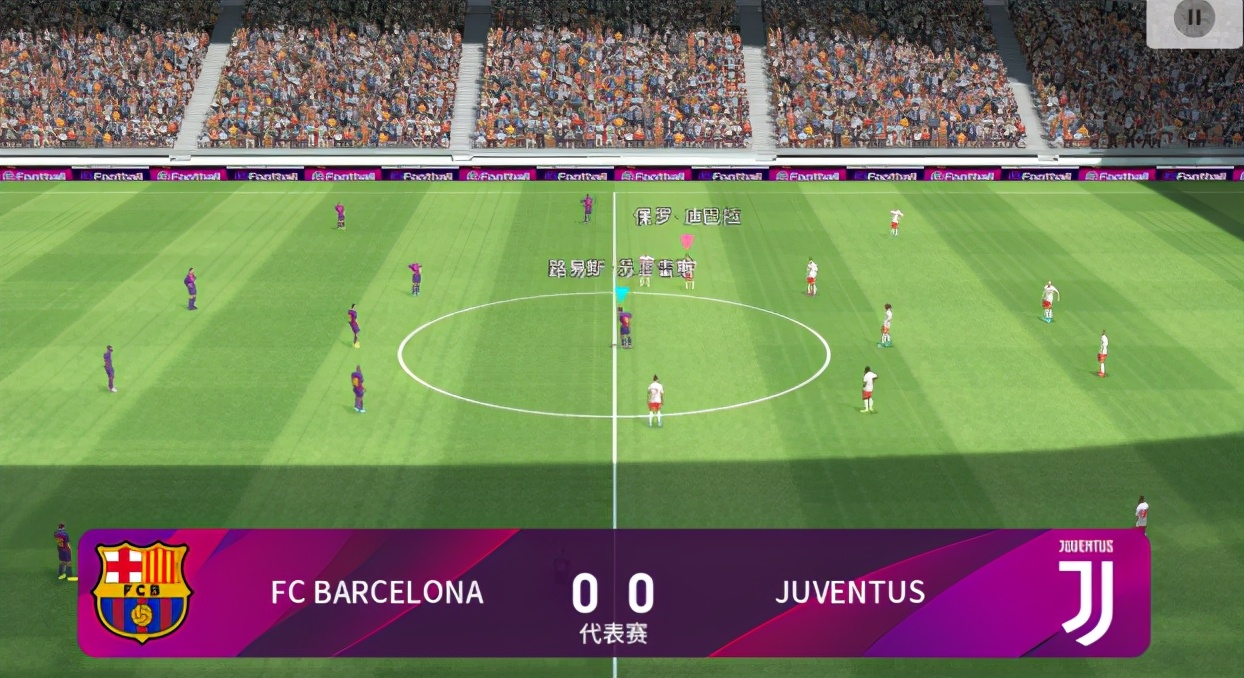Pause the match with the pause button

(1193, 19)
